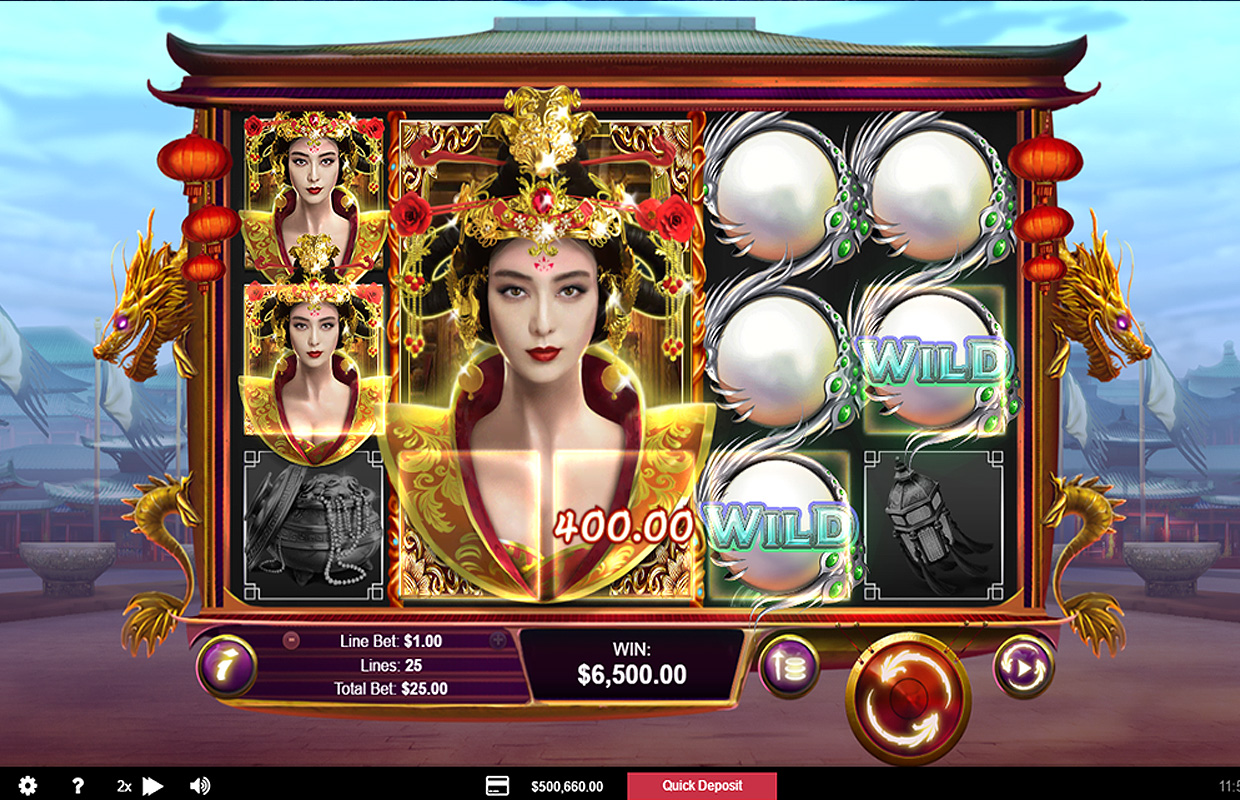This screenshot has height=800, width=1240.
Task: Open the paytable info button
Action: tap(227, 666)
